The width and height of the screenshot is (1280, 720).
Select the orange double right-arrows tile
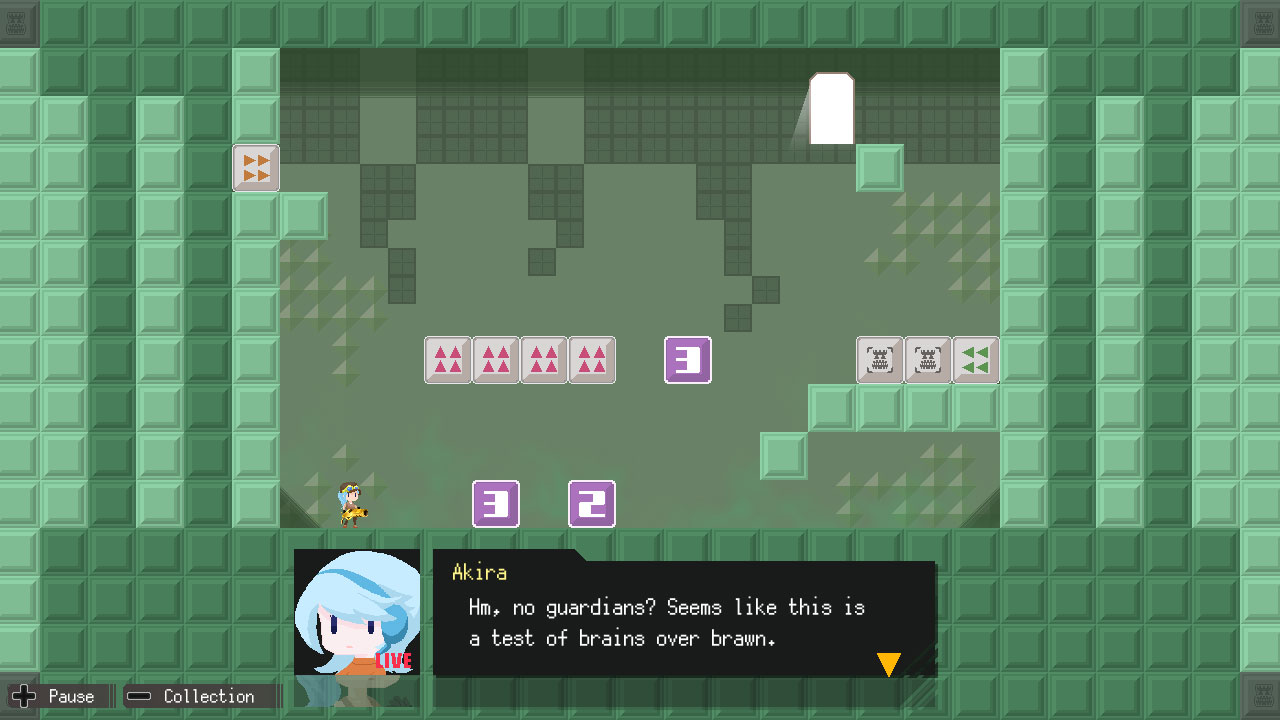(x=256, y=168)
